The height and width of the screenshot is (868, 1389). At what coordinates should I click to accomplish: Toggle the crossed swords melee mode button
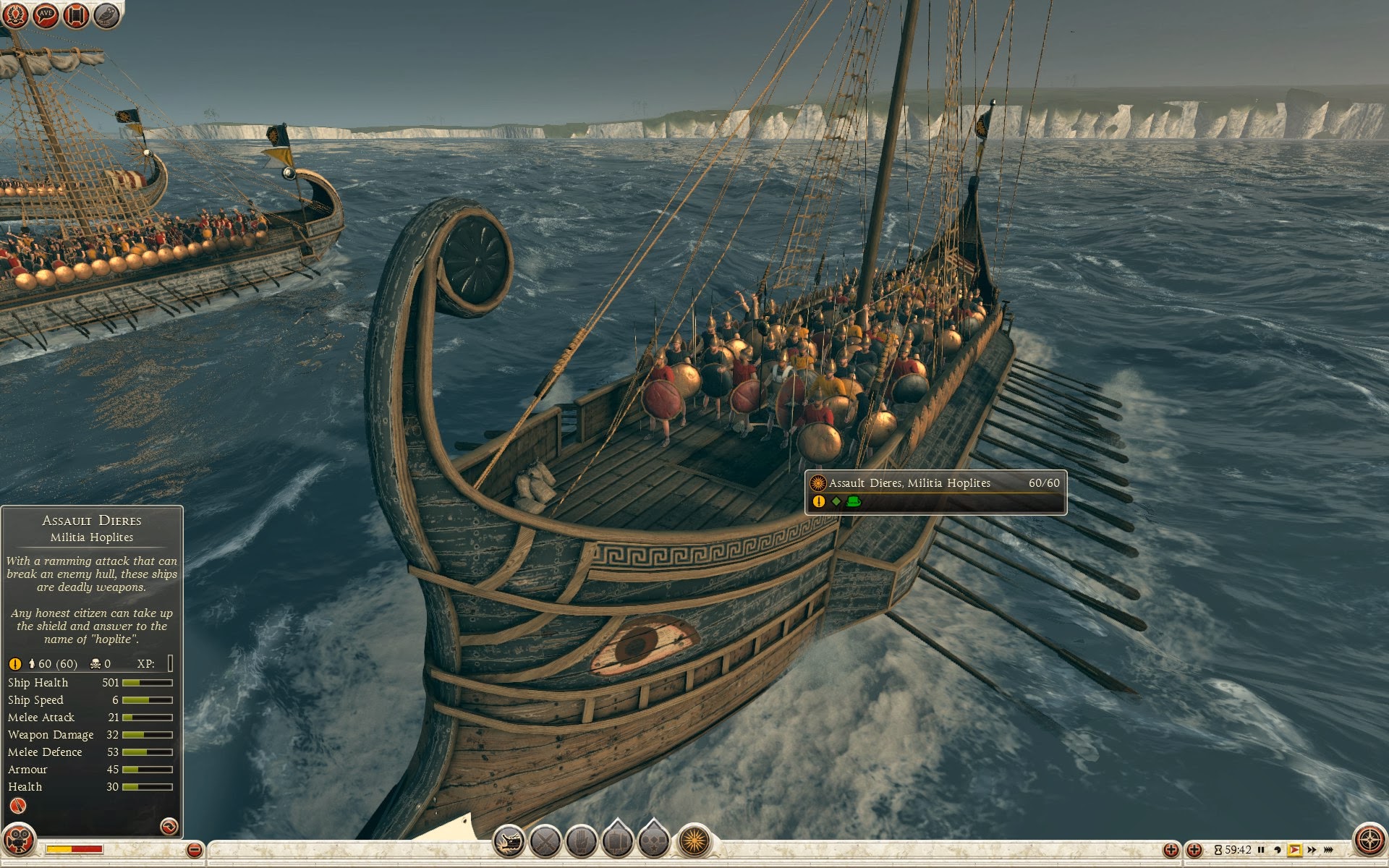pyautogui.click(x=545, y=841)
